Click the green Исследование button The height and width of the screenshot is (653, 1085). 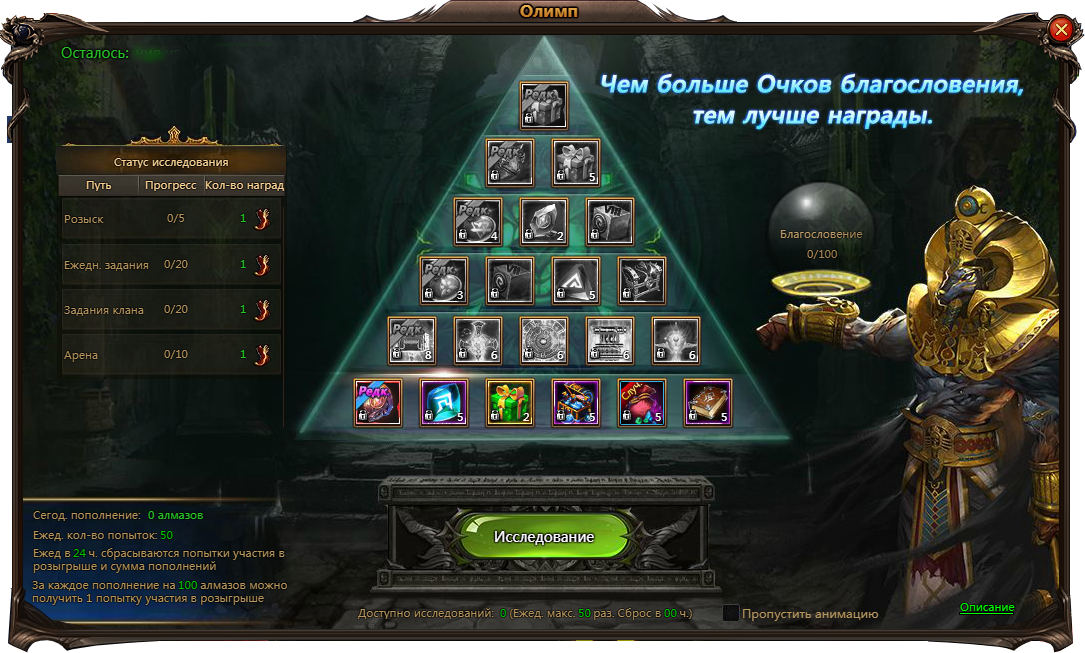coord(543,537)
